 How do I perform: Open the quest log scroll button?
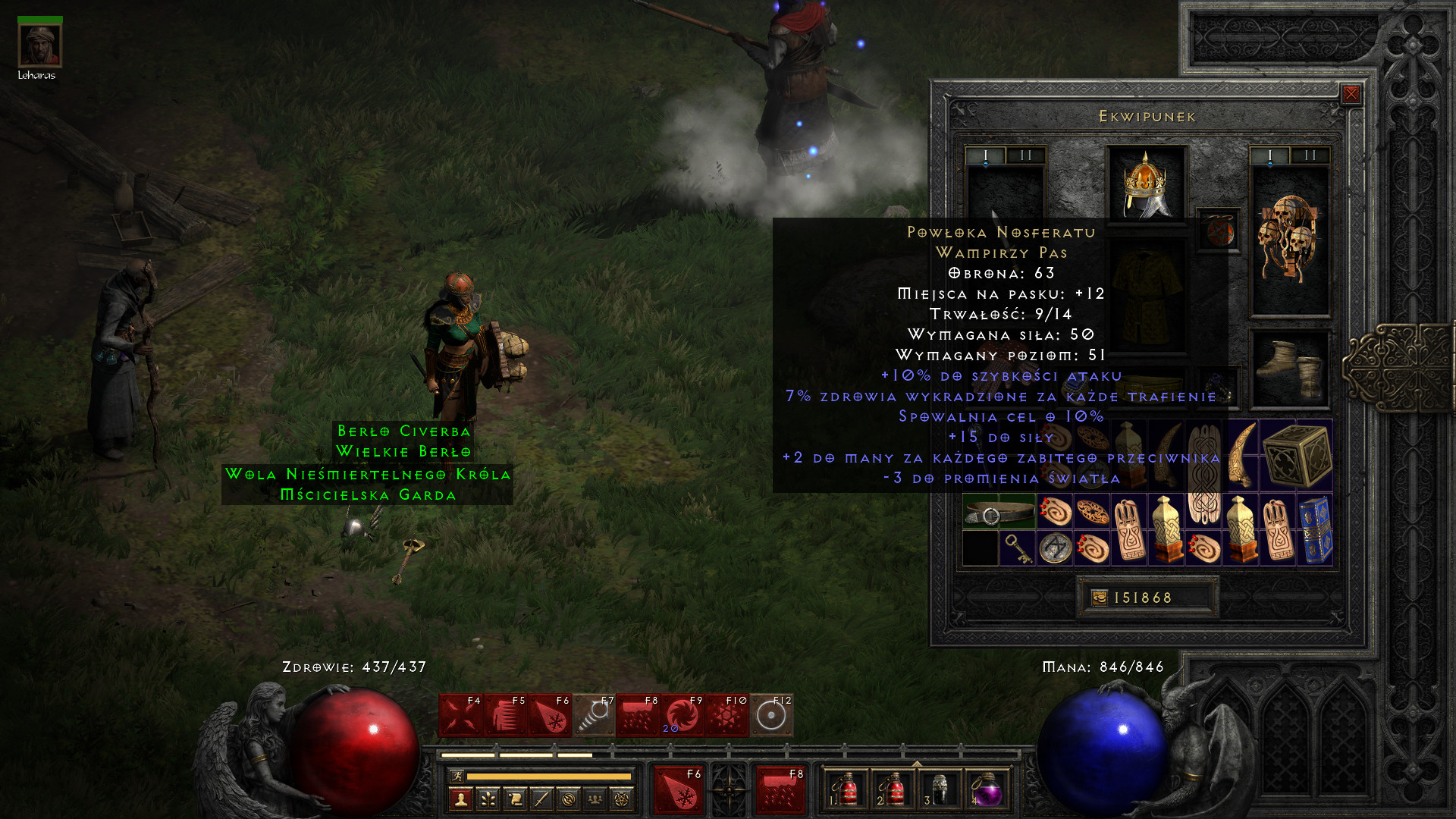(514, 799)
